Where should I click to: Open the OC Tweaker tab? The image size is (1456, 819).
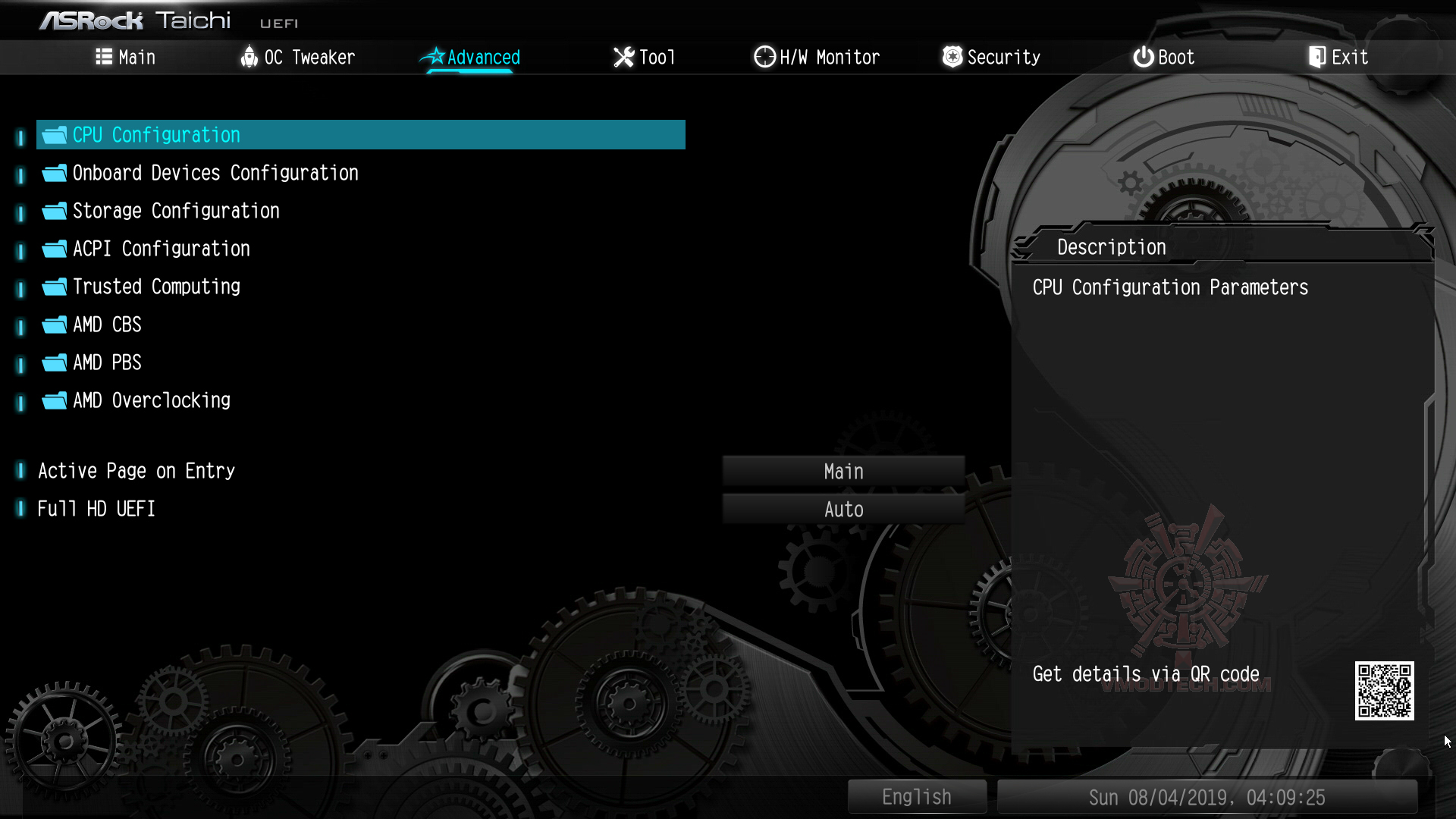pos(297,57)
